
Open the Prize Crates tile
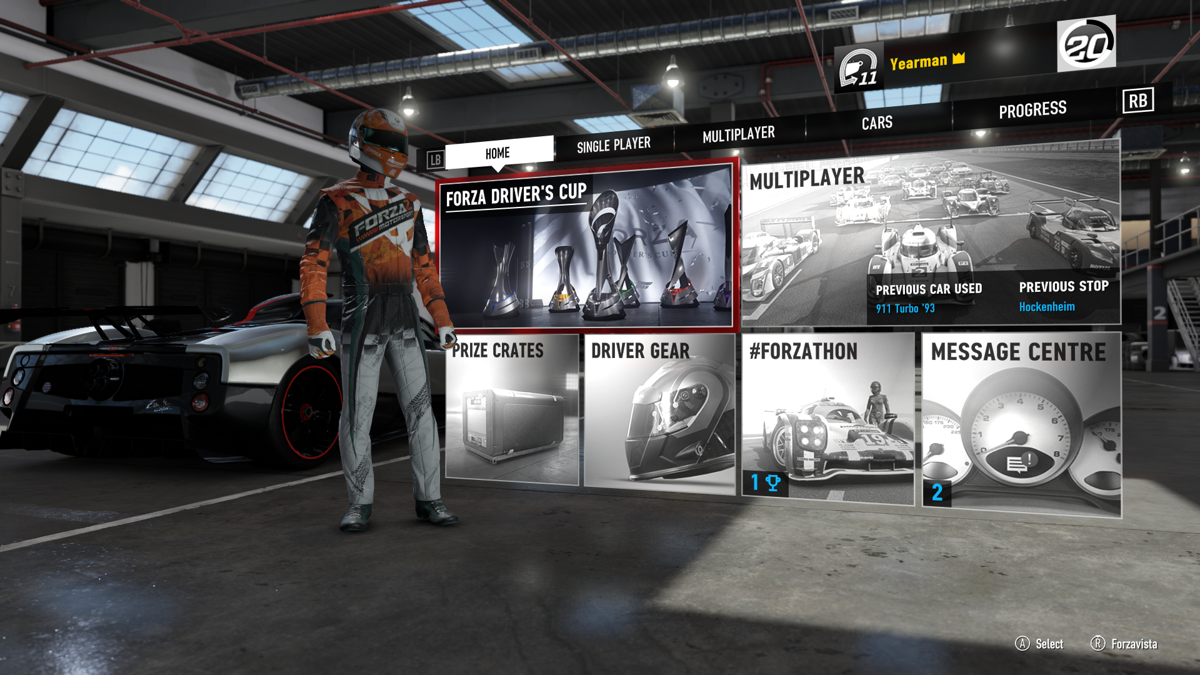click(512, 412)
